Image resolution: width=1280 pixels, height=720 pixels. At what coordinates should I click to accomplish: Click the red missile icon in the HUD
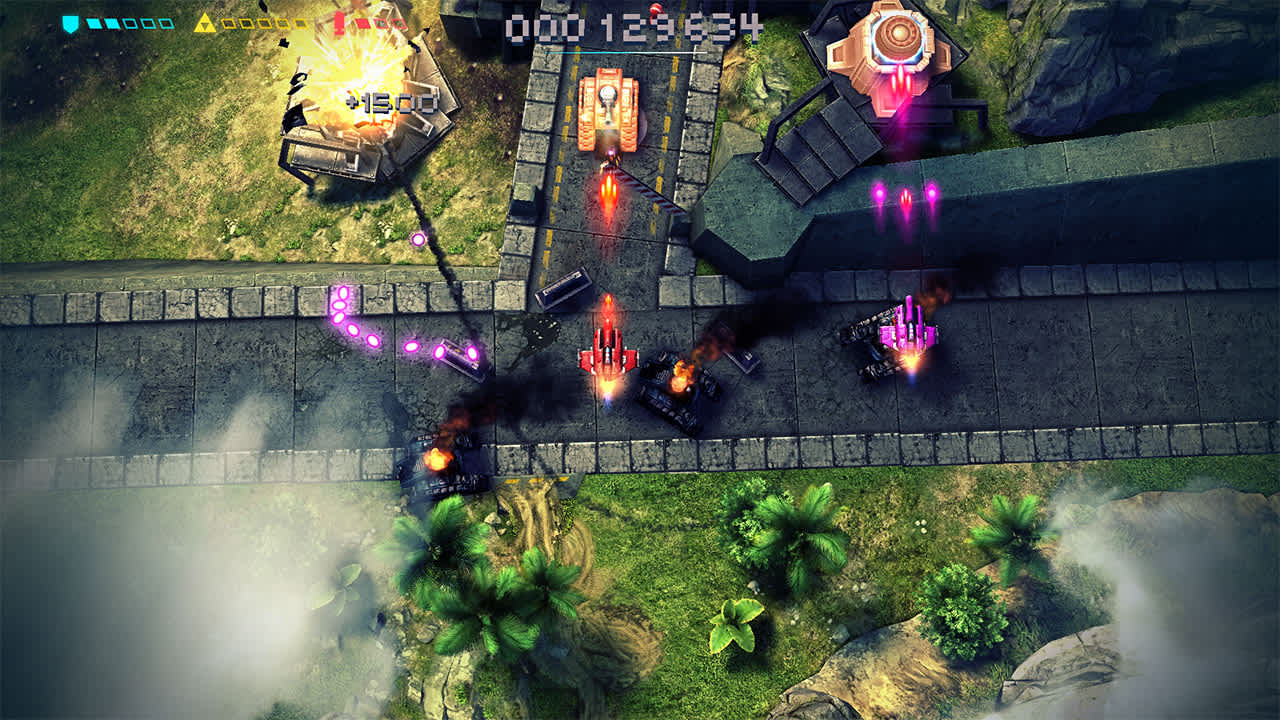click(x=339, y=24)
